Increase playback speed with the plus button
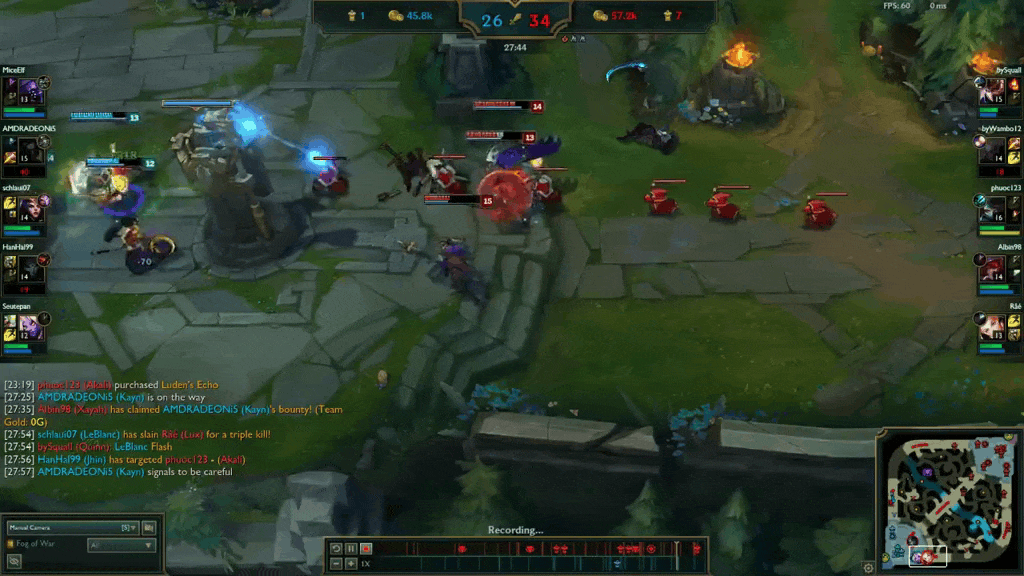This screenshot has width=1024, height=576. click(x=351, y=563)
